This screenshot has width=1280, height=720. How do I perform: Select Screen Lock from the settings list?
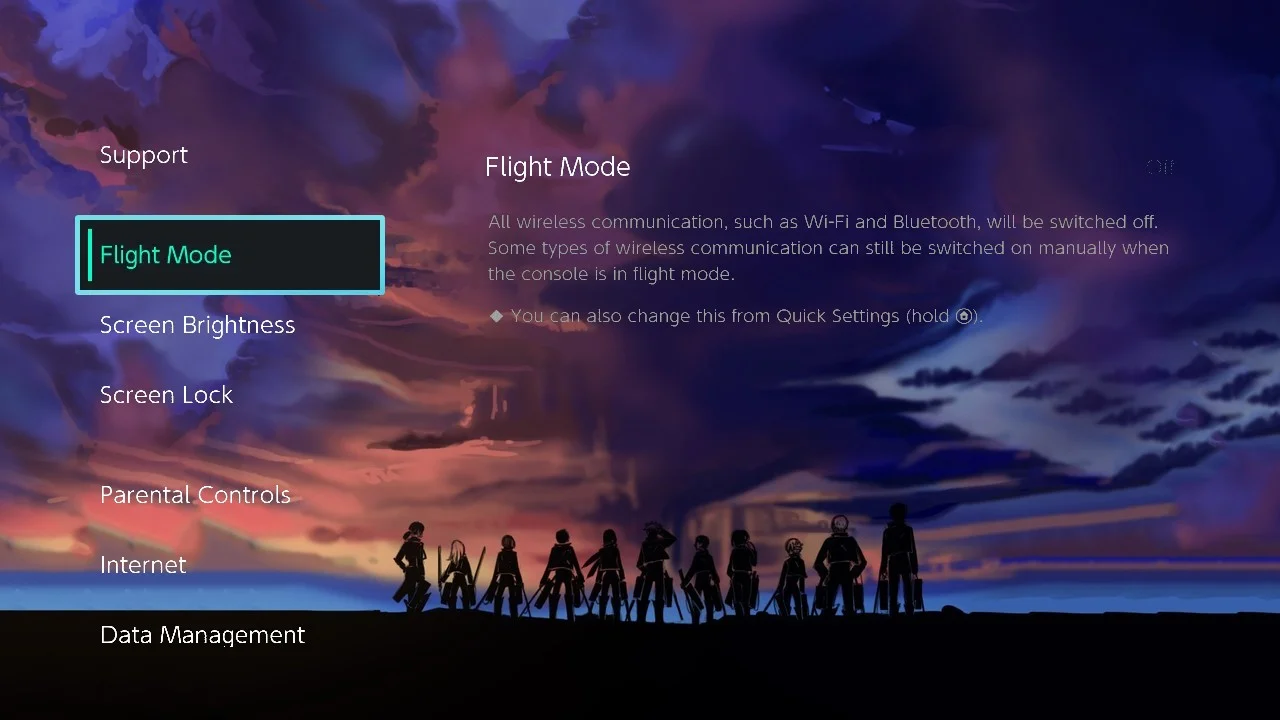pos(166,395)
